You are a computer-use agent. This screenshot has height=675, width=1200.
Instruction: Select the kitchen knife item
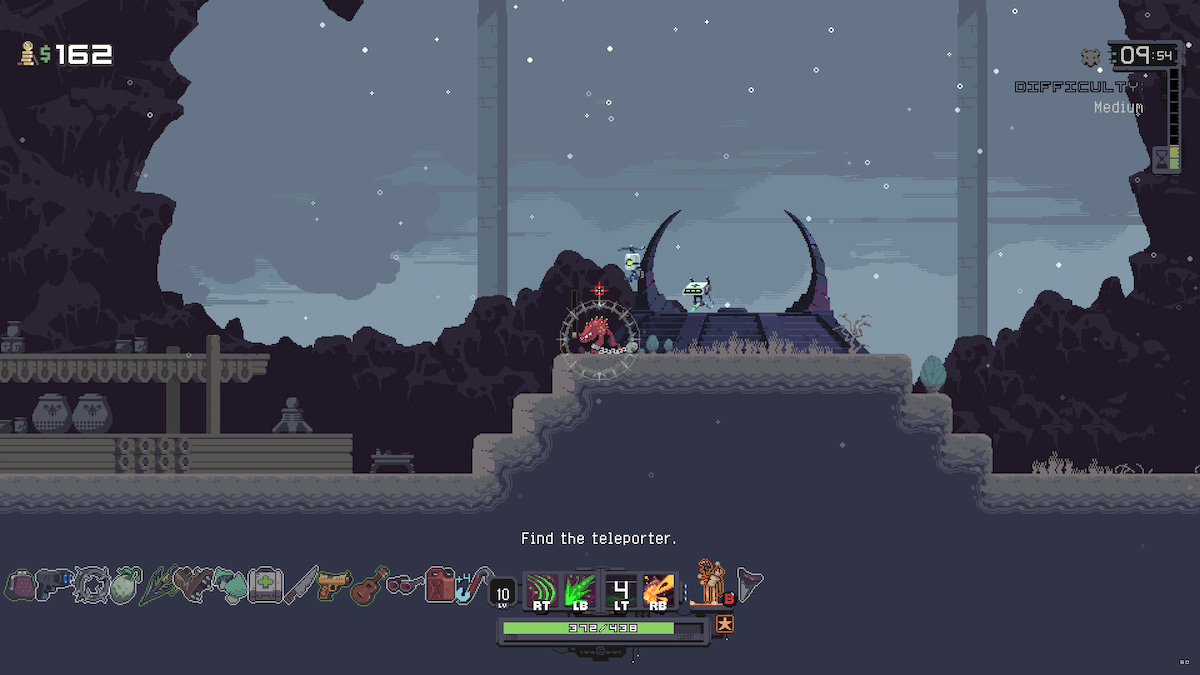(x=299, y=585)
